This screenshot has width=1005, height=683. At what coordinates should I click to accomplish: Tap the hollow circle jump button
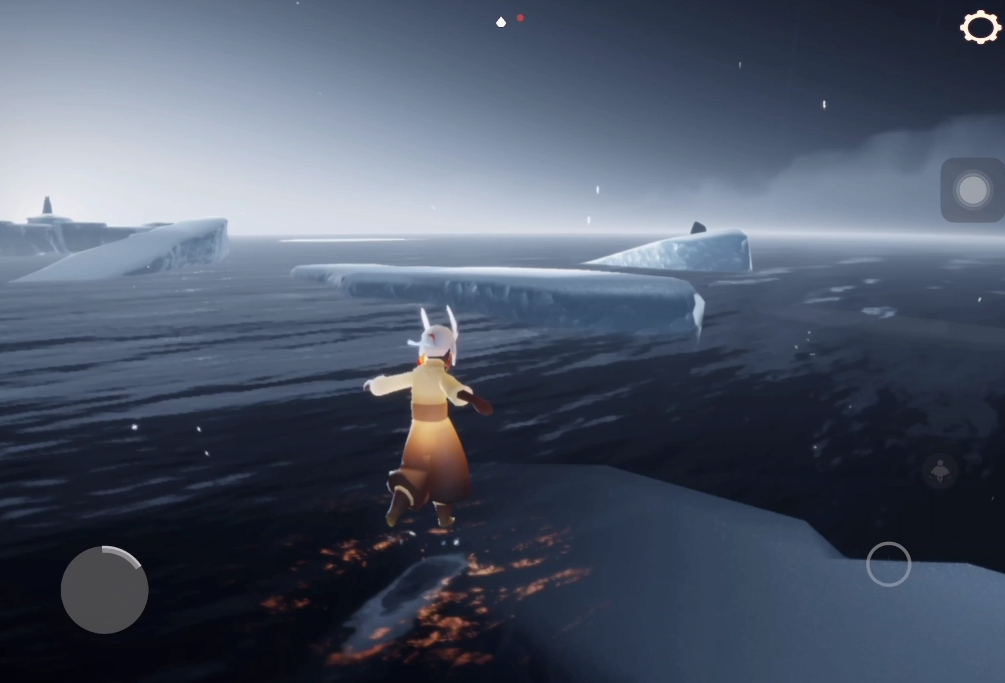pyautogui.click(x=888, y=564)
